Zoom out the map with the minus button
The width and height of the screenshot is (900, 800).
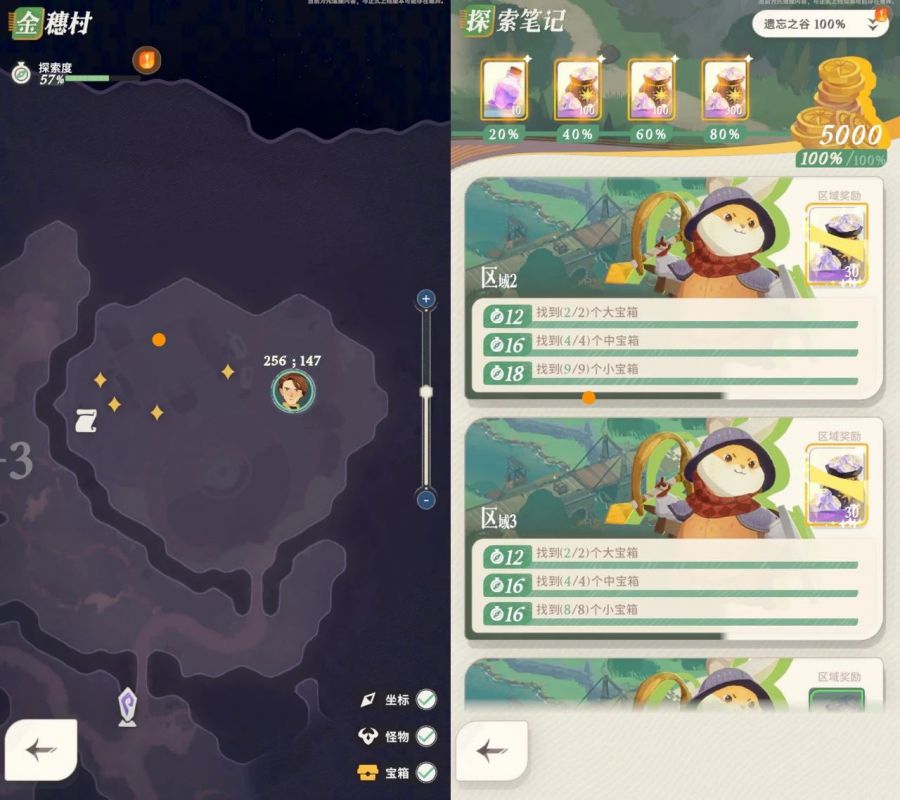(x=426, y=499)
